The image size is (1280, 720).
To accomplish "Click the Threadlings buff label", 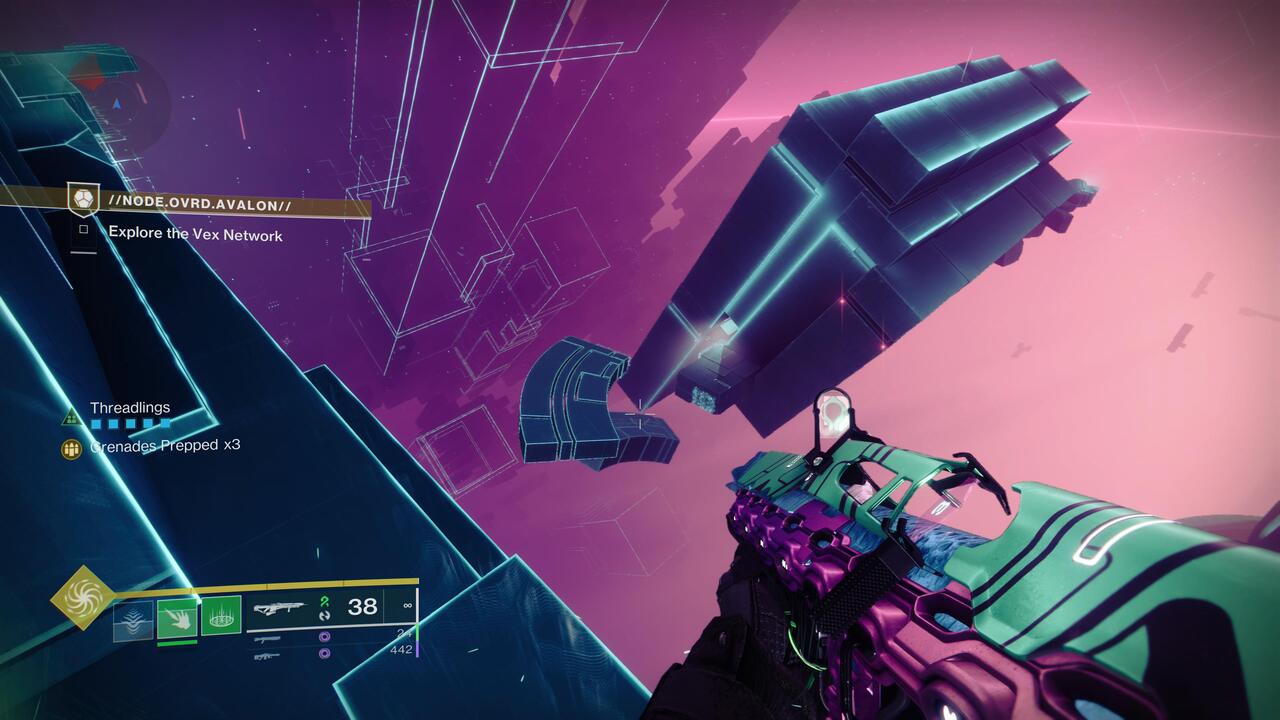I will coord(130,408).
